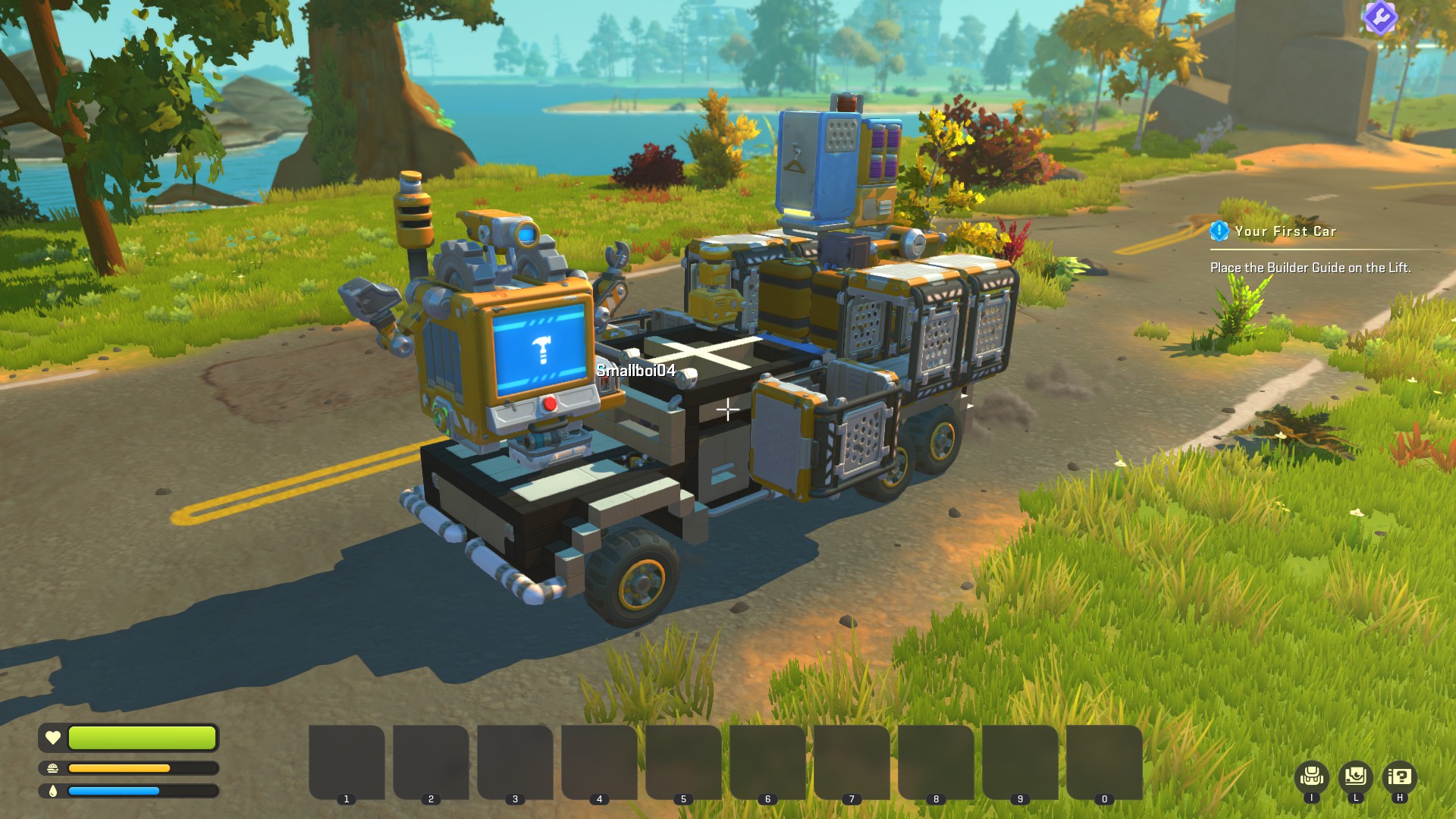Image resolution: width=1456 pixels, height=819 pixels.
Task: Click the green health bar
Action: [140, 737]
